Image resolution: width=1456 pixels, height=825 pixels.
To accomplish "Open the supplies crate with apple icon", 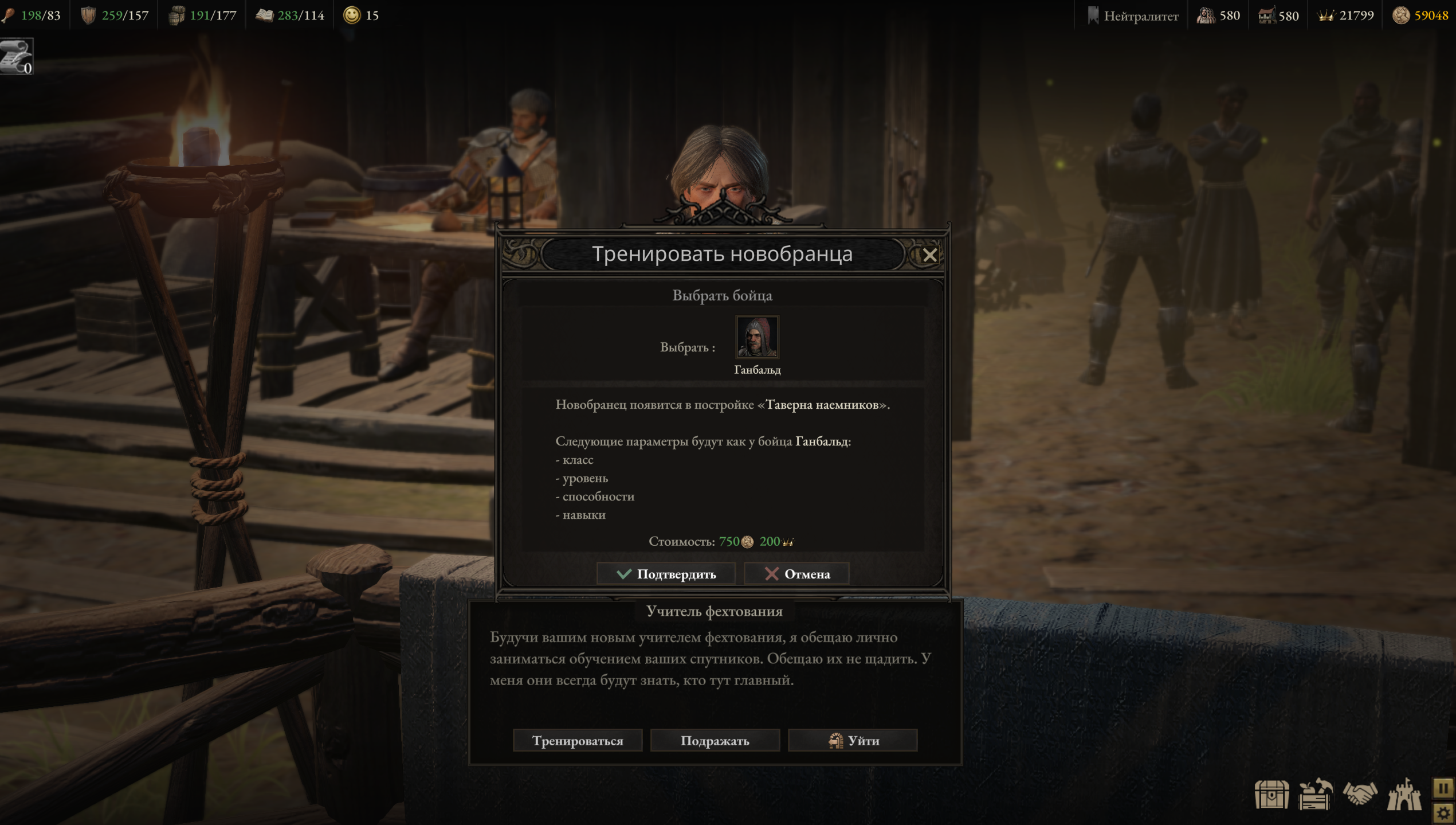I will click(x=1315, y=795).
